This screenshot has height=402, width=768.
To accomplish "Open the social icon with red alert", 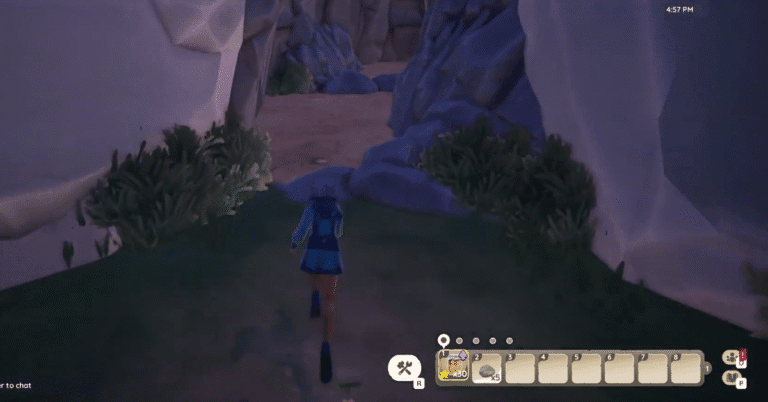I will [x=733, y=357].
